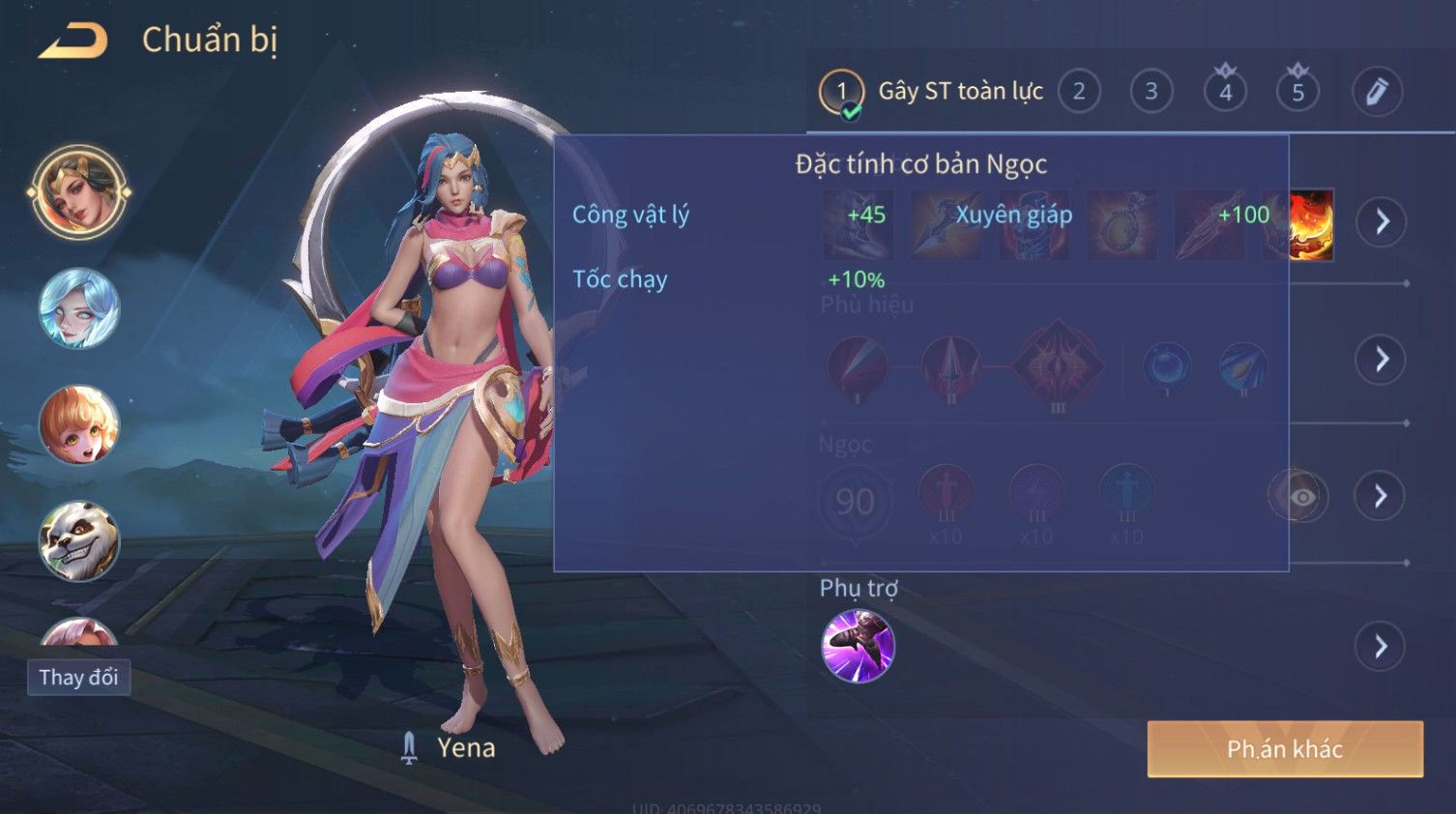Expand the Ngọc arcana section
1456x814 pixels.
pos(1381,496)
